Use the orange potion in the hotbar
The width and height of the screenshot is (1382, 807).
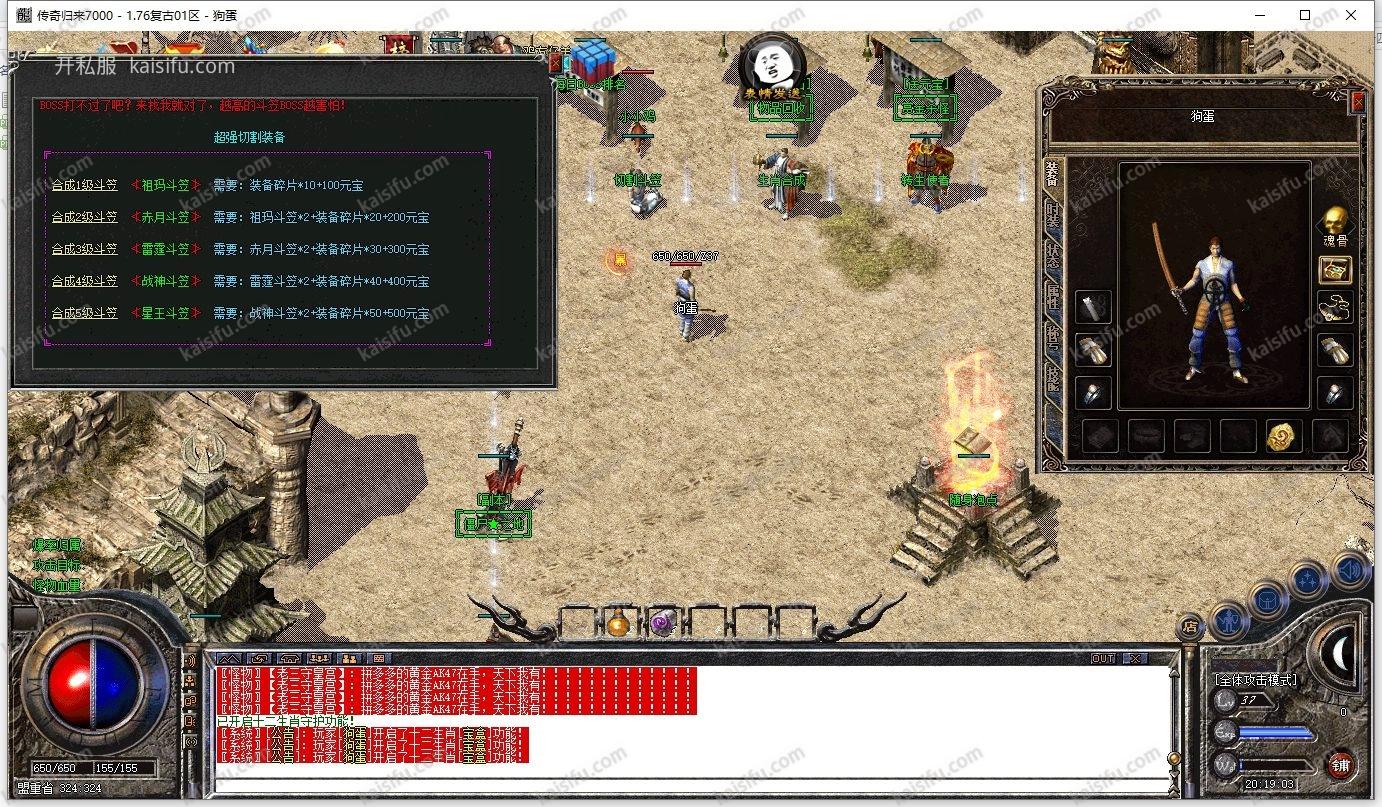[617, 624]
